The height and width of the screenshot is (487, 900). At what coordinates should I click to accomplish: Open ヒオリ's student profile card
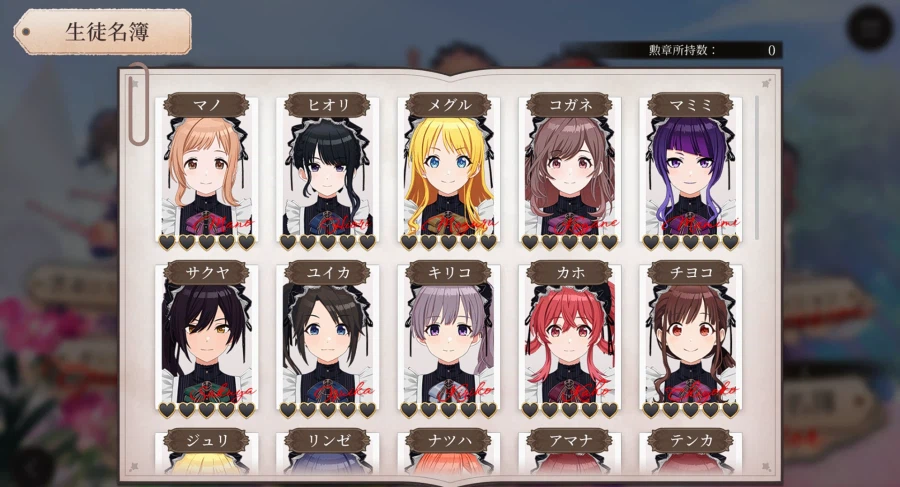pos(327,170)
